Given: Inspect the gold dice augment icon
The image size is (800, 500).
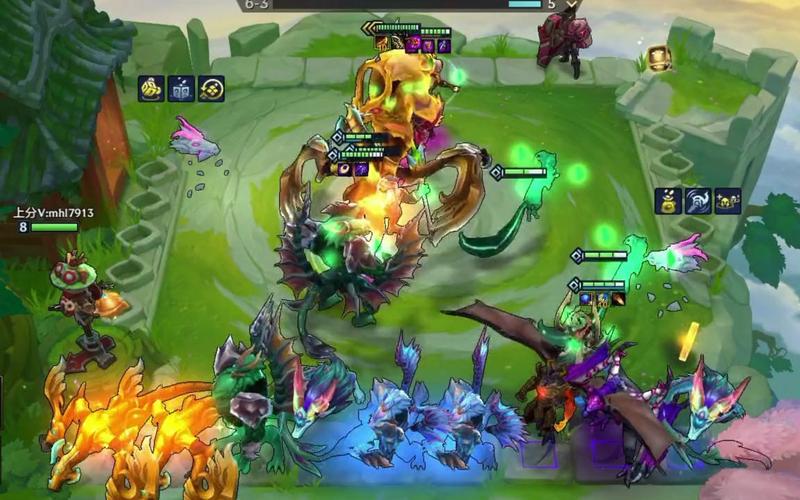Looking at the screenshot, I should click(151, 88).
